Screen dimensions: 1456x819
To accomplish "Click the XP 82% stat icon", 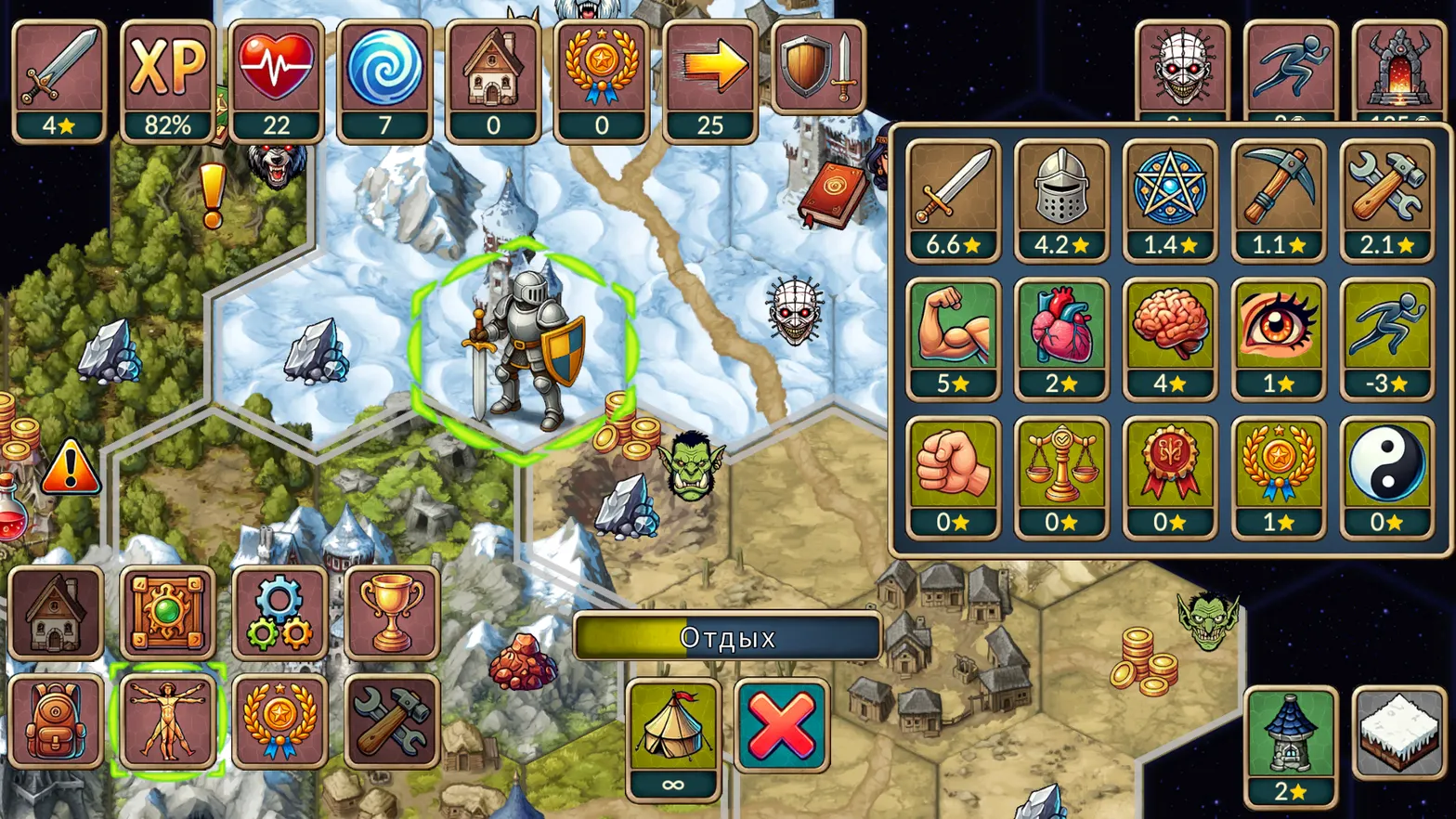I will (167, 81).
